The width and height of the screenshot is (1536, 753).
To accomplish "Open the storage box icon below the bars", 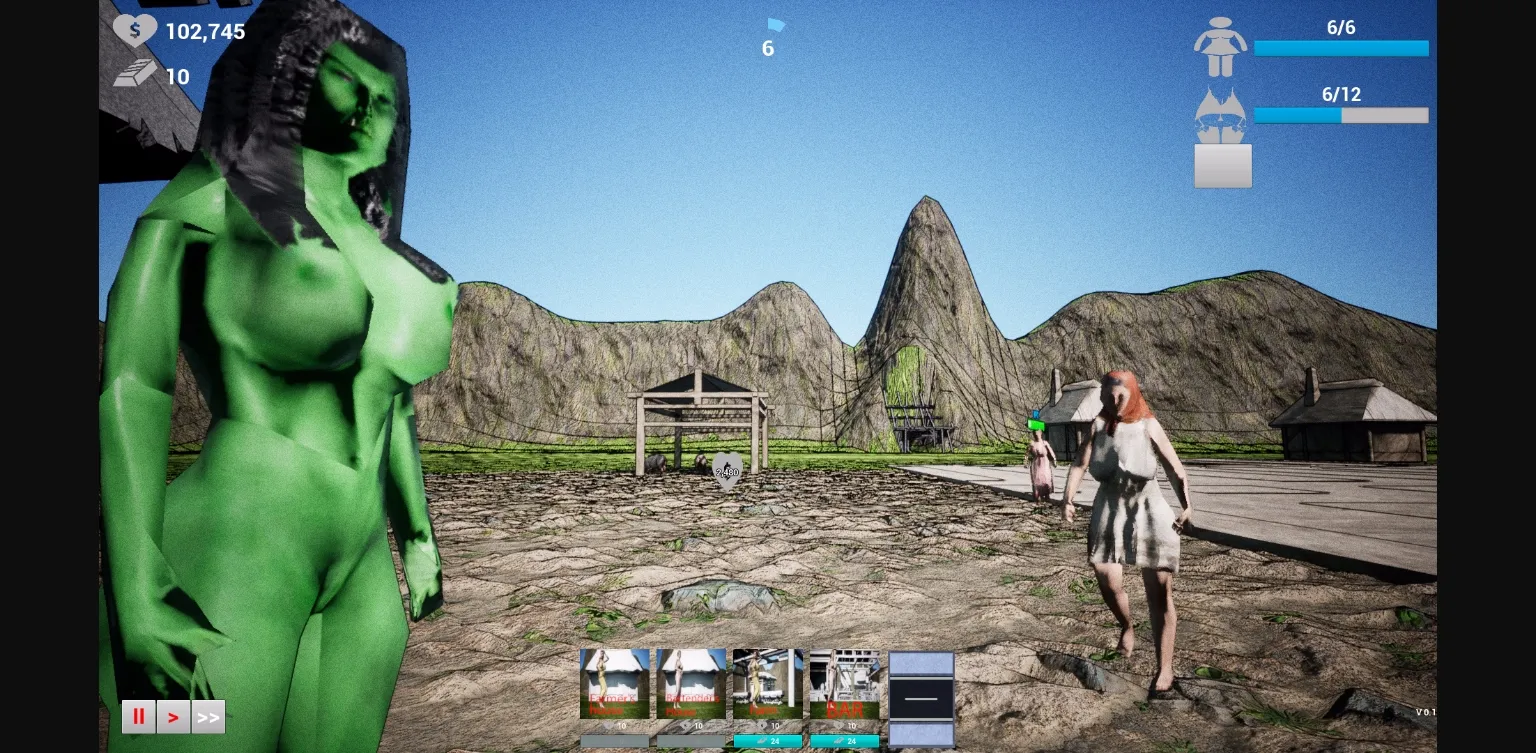I will (1222, 165).
